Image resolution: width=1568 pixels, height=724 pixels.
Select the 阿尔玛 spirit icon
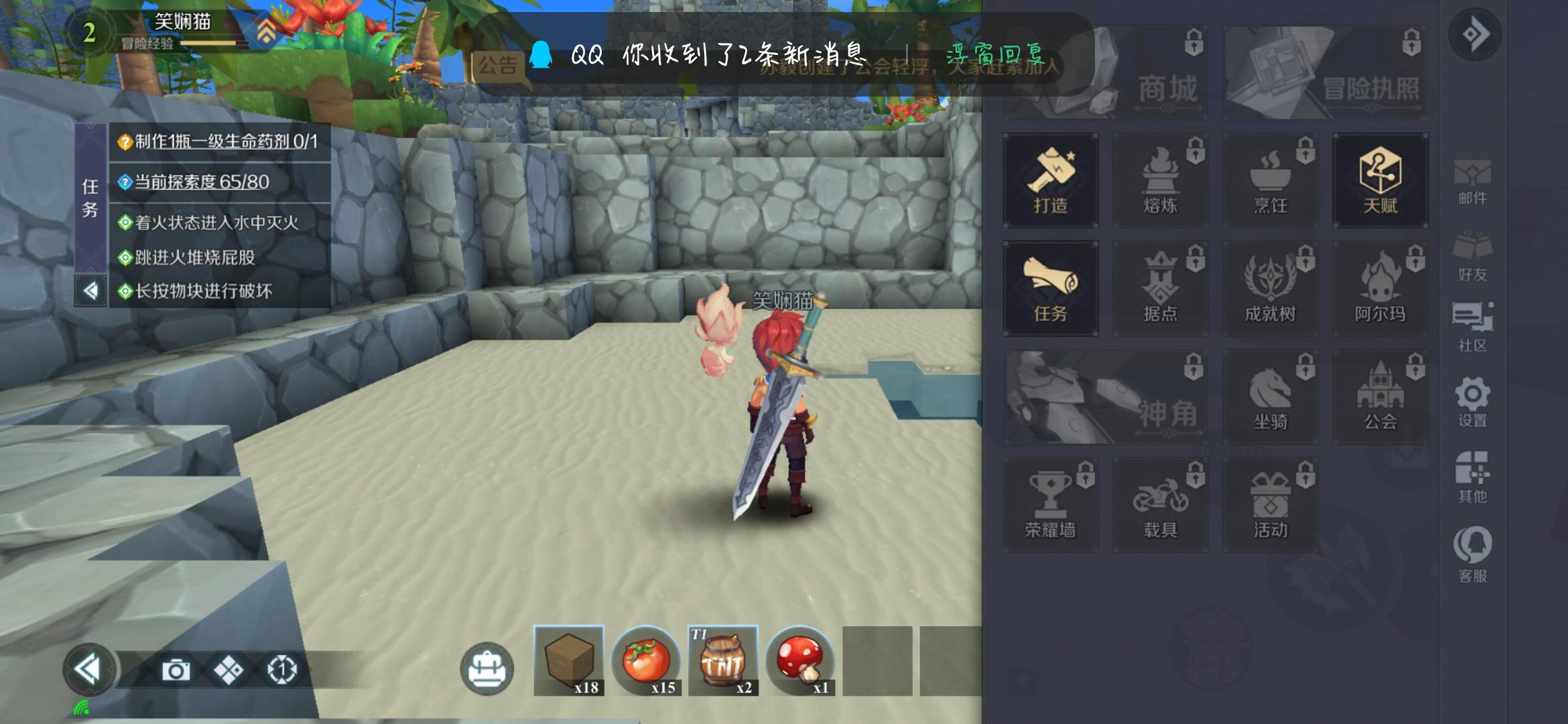[1380, 288]
